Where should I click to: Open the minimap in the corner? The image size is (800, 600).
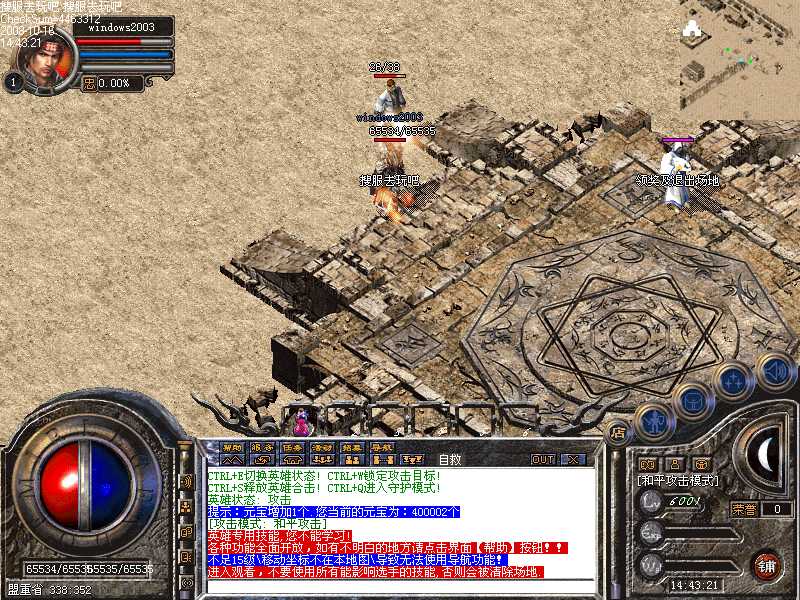click(740, 55)
